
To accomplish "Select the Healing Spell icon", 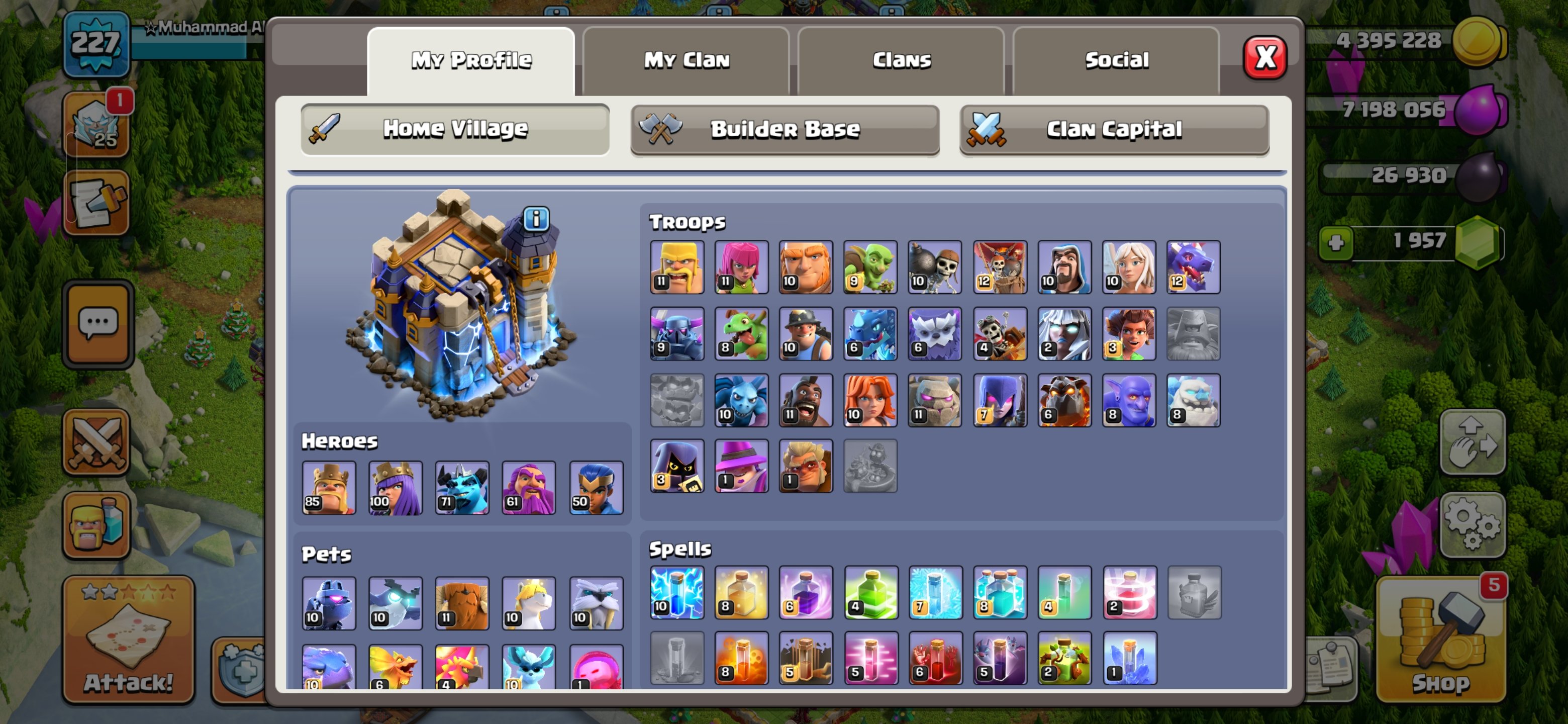I will 741,594.
